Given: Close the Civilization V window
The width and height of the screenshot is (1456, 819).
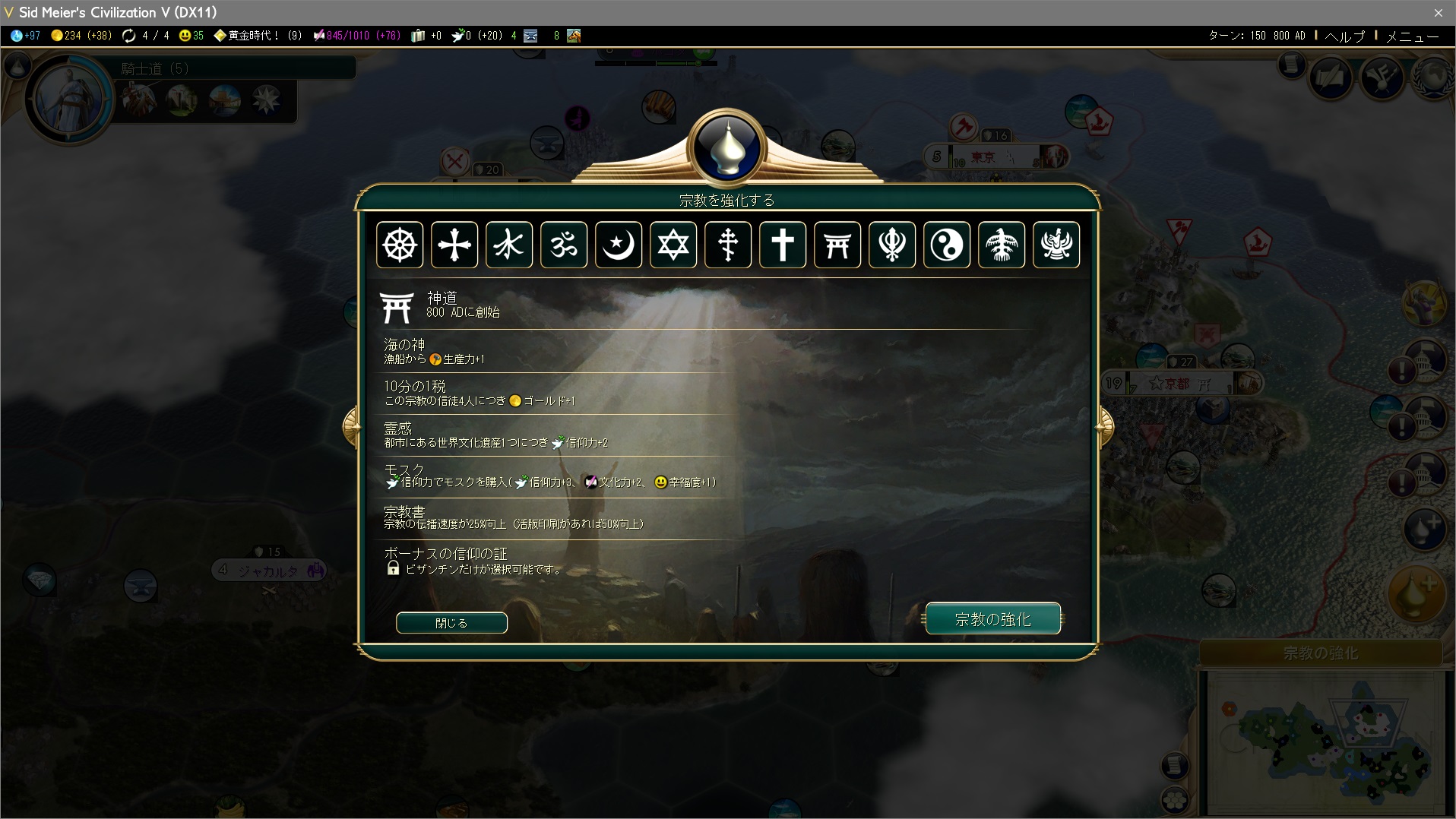Looking at the screenshot, I should (1438, 12).
